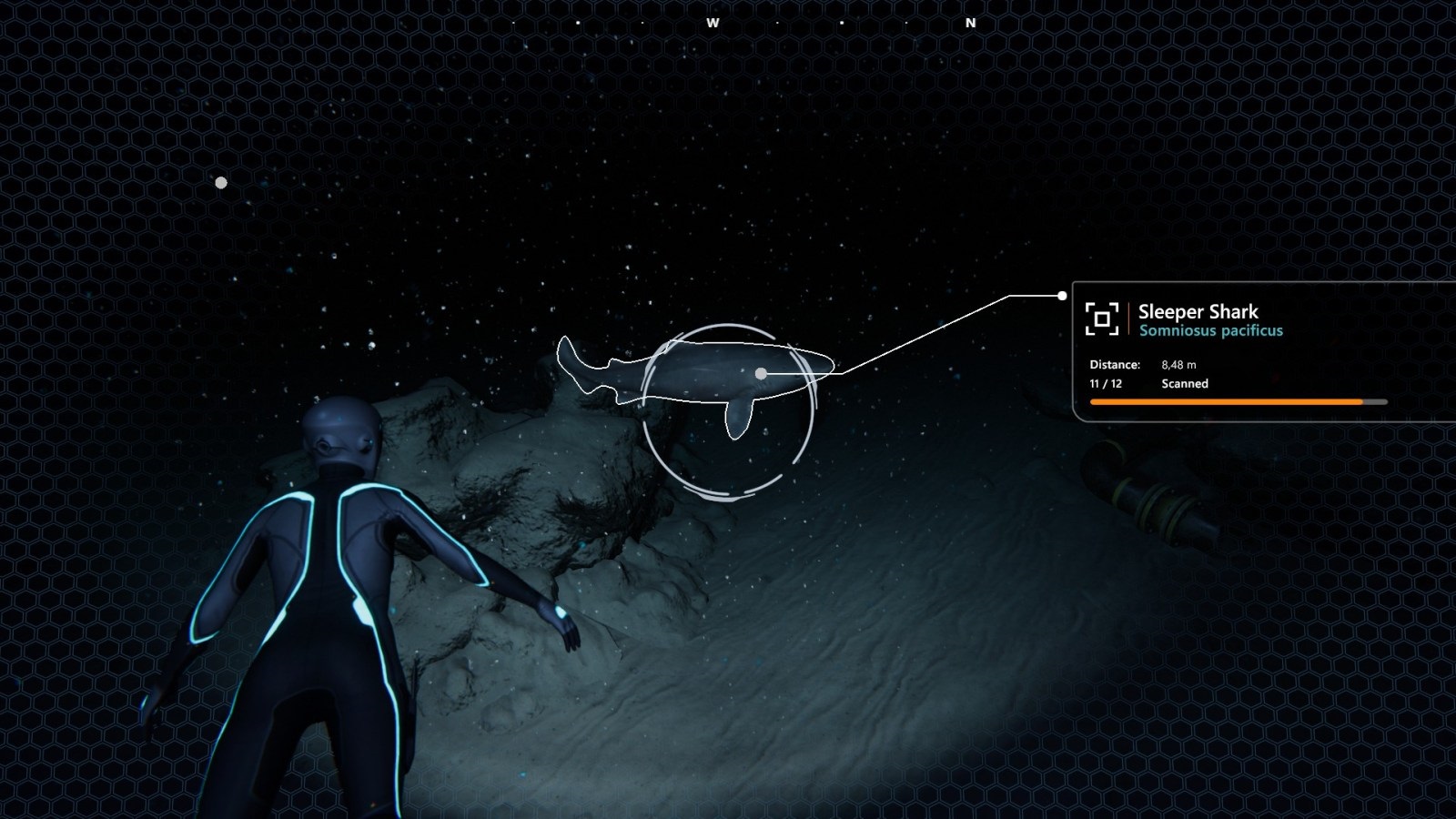Click the scan frame icon beside Sleeper Shark
This screenshot has height=819, width=1456.
[x=1102, y=318]
